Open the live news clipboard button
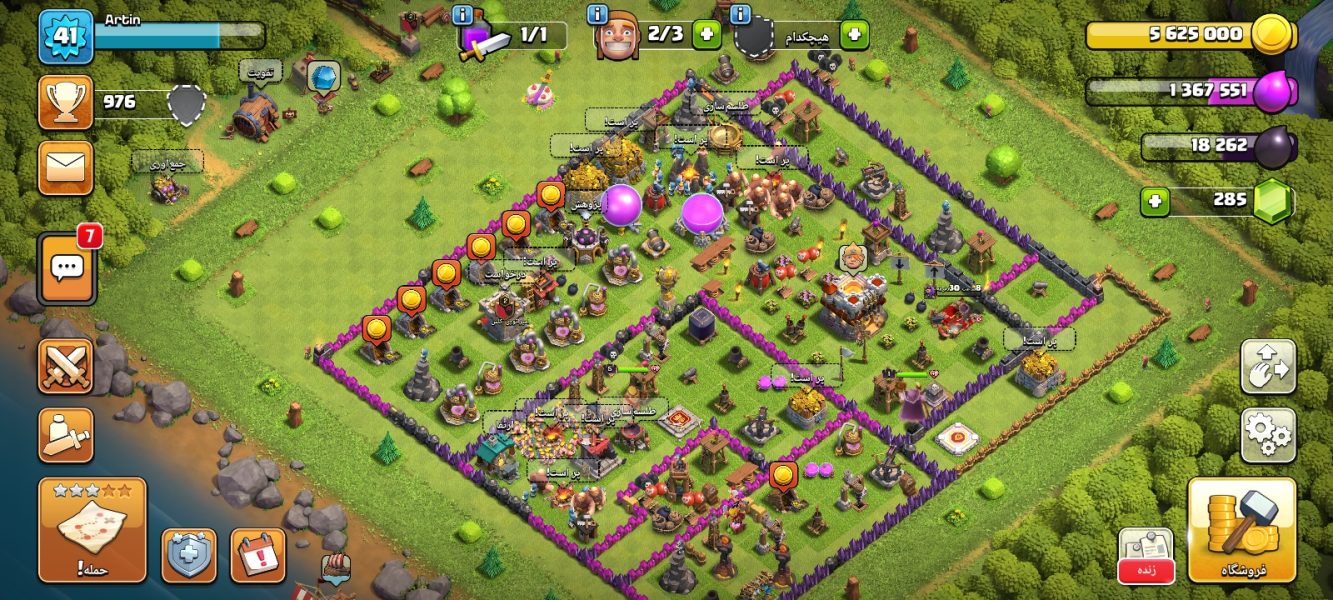Image resolution: width=1333 pixels, height=600 pixels. [1145, 555]
